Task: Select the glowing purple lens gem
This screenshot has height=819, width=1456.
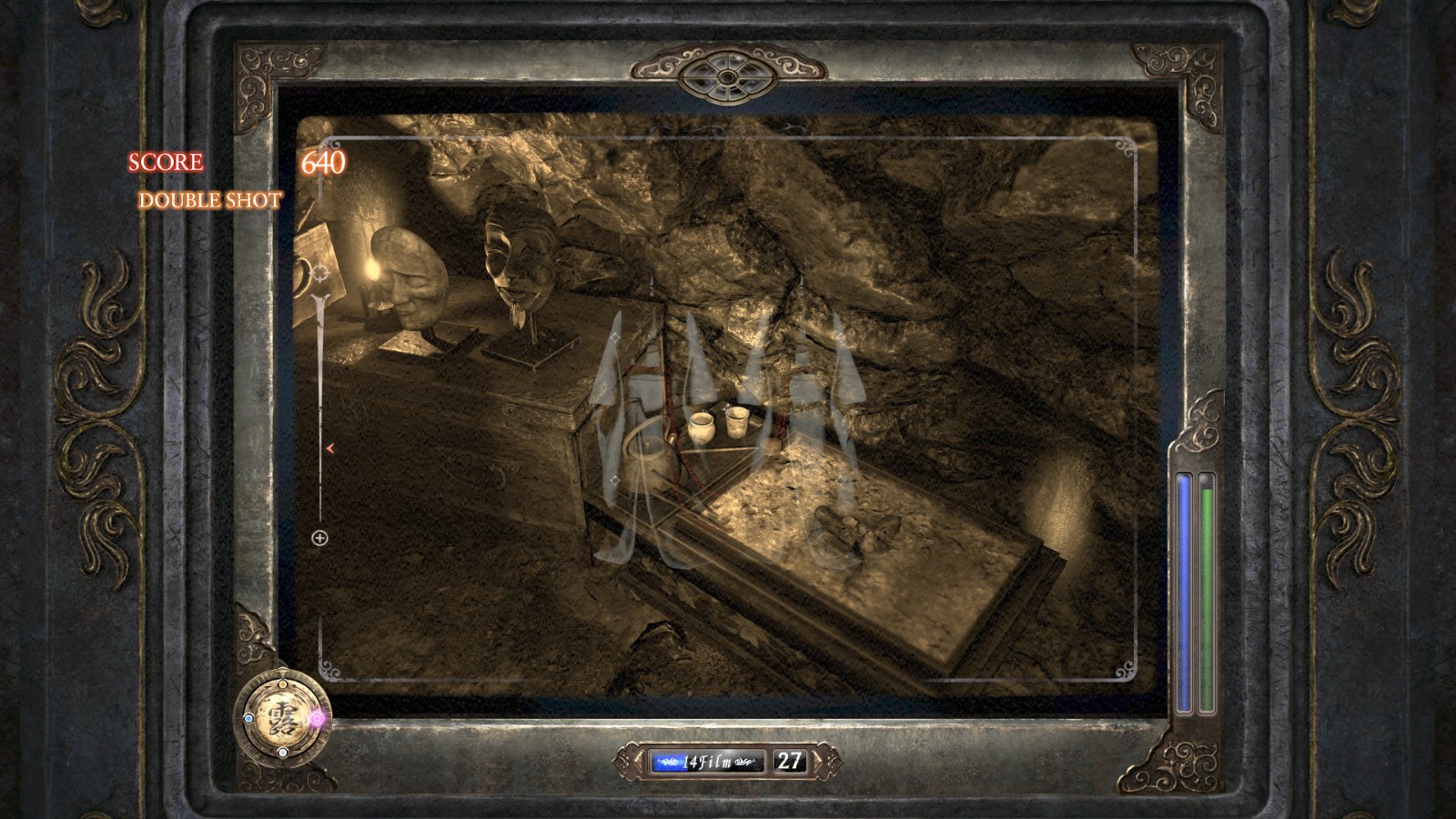Action: coord(317,718)
